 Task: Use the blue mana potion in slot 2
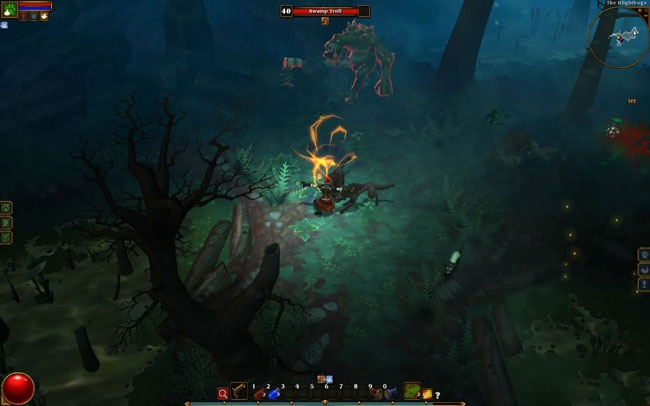273,394
